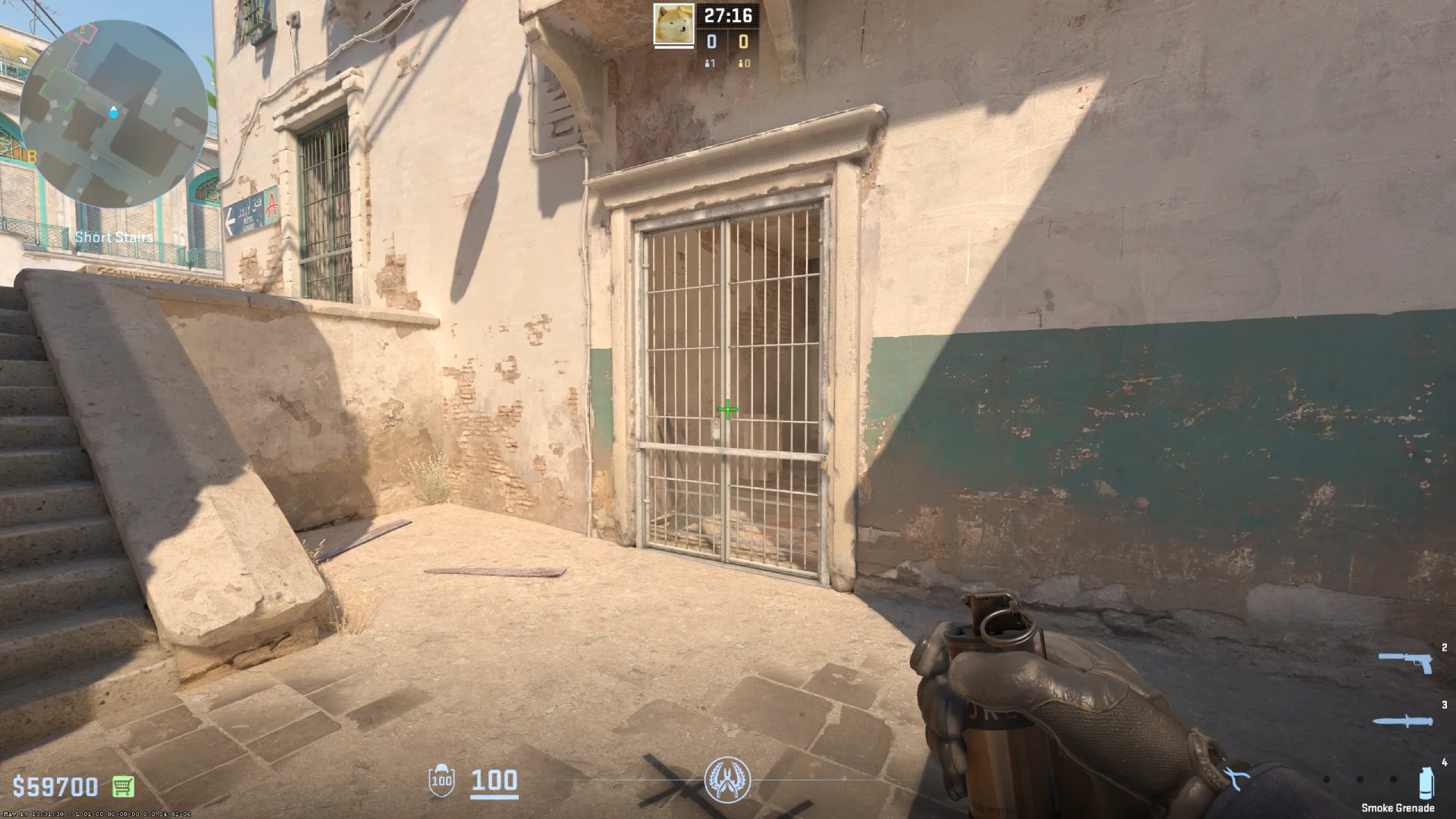The width and height of the screenshot is (1456, 819).
Task: Click the white bar under the doge avatar
Action: [x=673, y=47]
